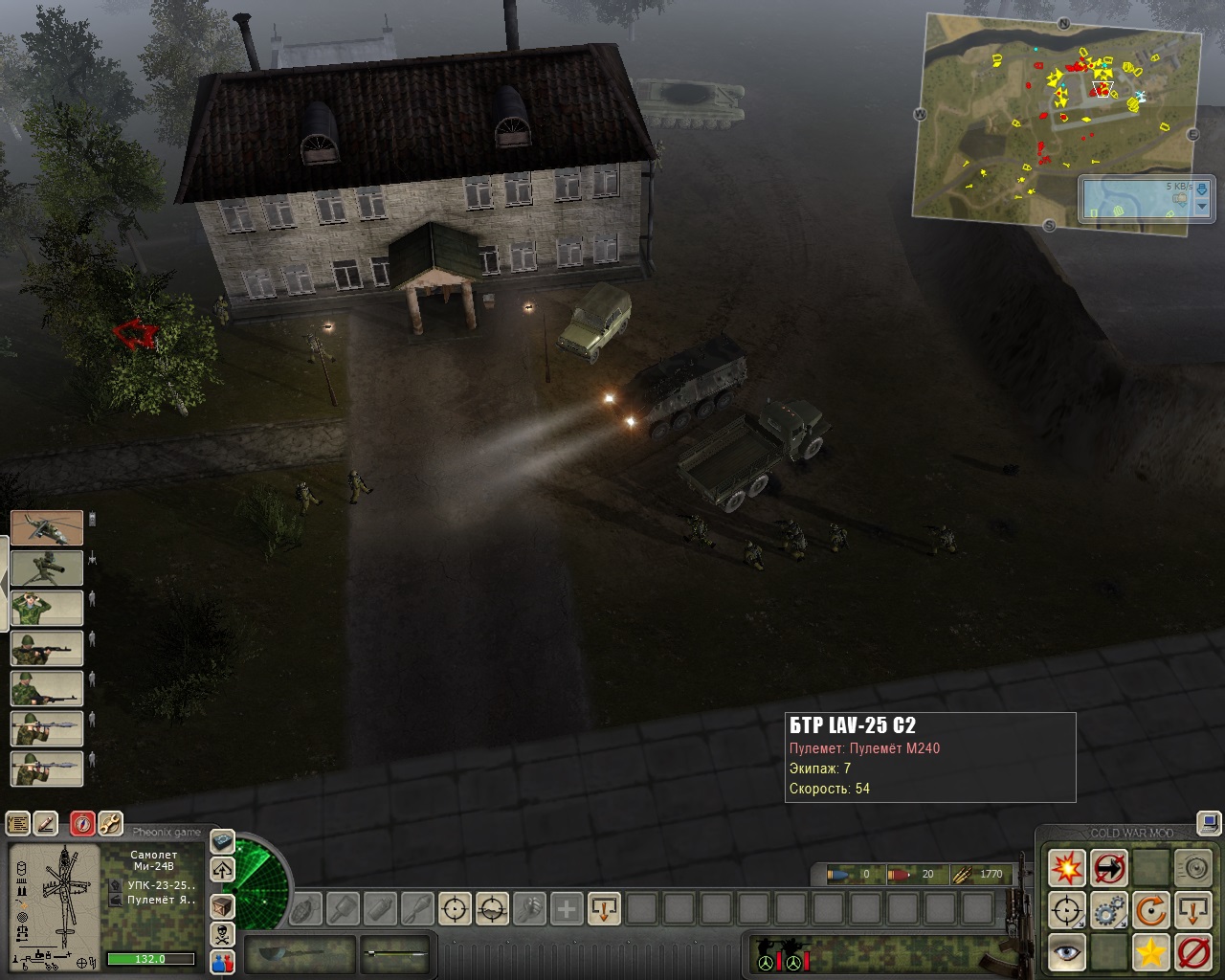Image resolution: width=1225 pixels, height=980 pixels.
Task: Activate the explosion attack command
Action: point(1066,869)
